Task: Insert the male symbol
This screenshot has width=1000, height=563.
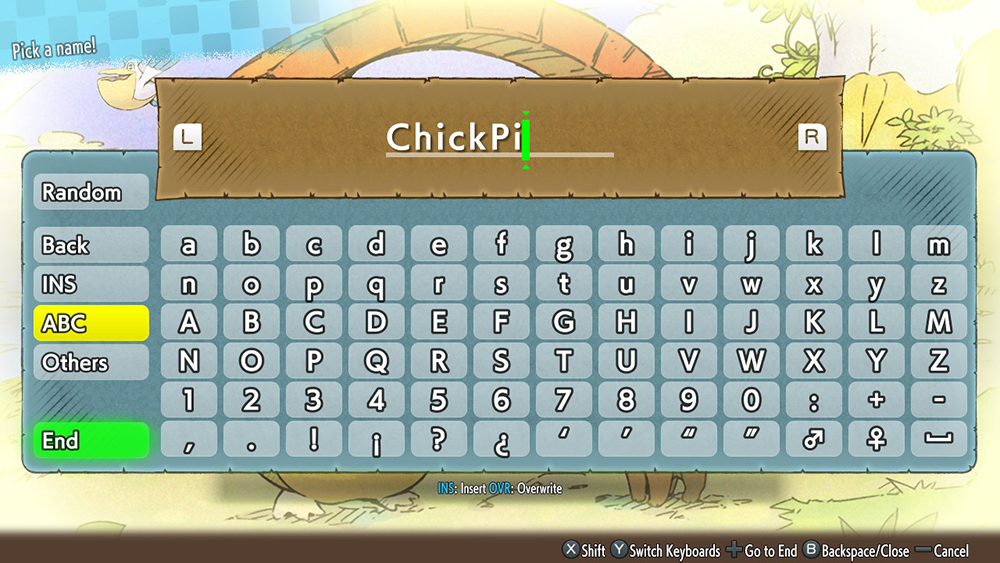Action: (813, 440)
